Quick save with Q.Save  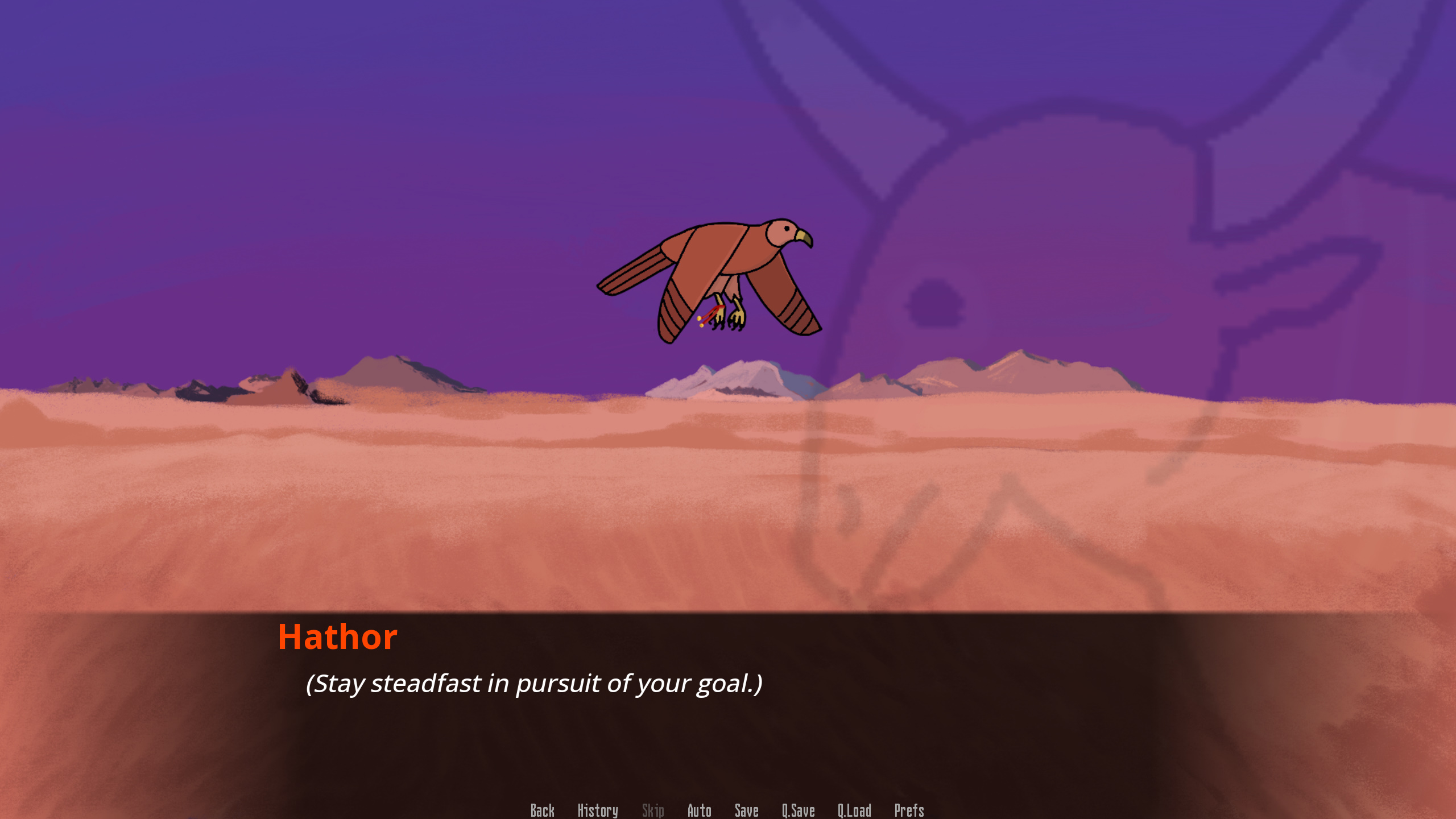coord(798,810)
